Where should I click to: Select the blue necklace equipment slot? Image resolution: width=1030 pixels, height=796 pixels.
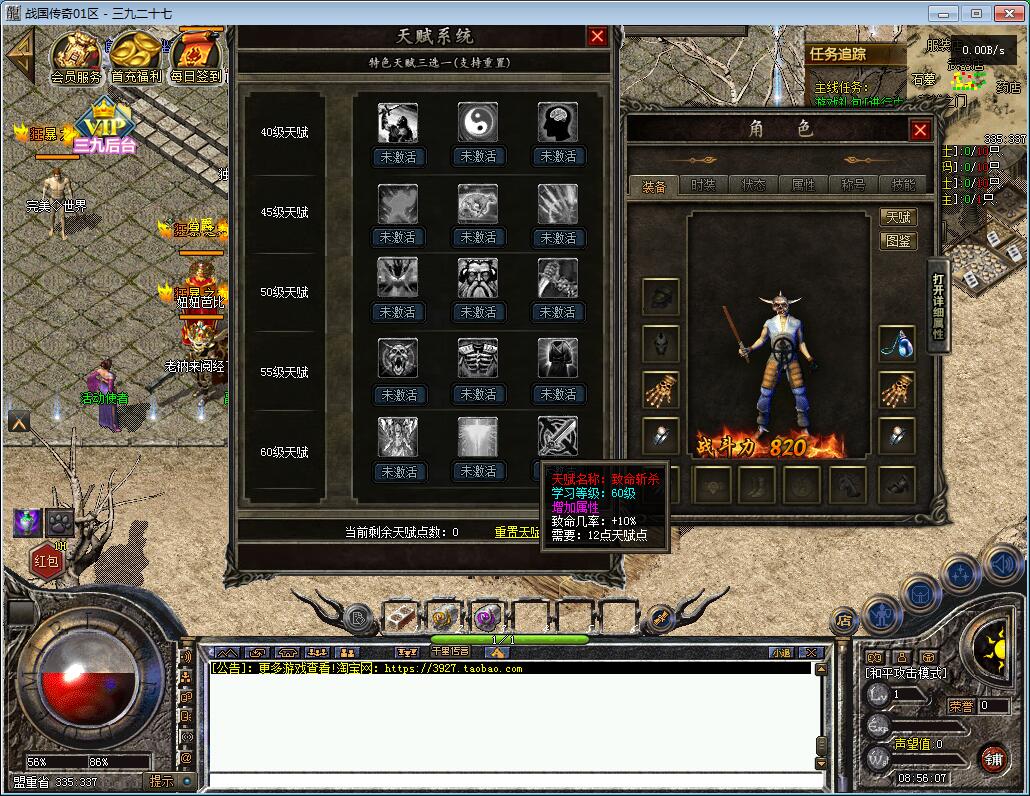[897, 343]
